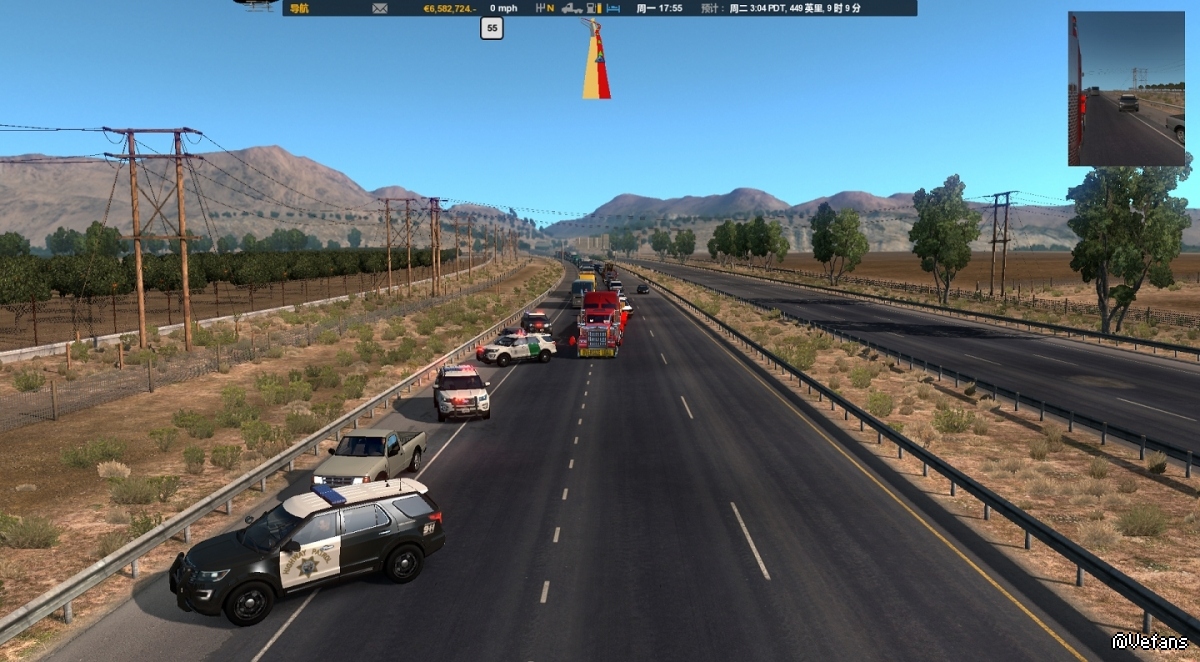
Task: Click the bed rest icon
Action: (614, 8)
